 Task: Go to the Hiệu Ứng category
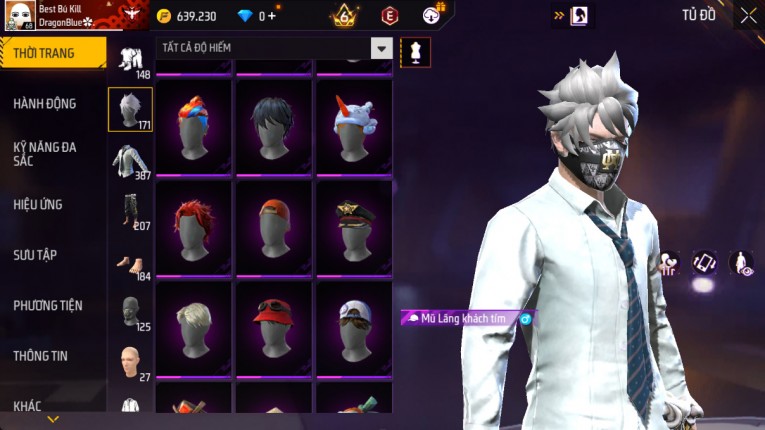tap(38, 204)
